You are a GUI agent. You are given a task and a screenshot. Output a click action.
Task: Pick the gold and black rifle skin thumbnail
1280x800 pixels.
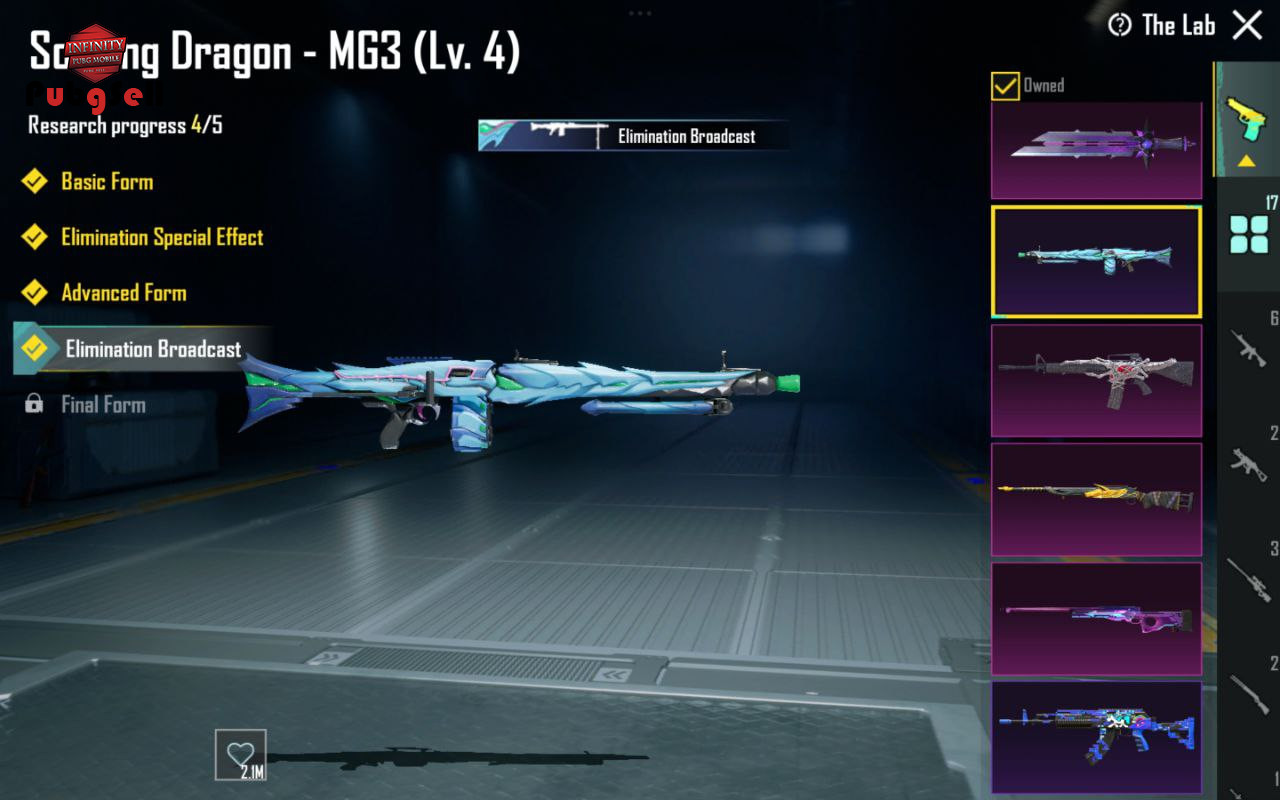1096,499
